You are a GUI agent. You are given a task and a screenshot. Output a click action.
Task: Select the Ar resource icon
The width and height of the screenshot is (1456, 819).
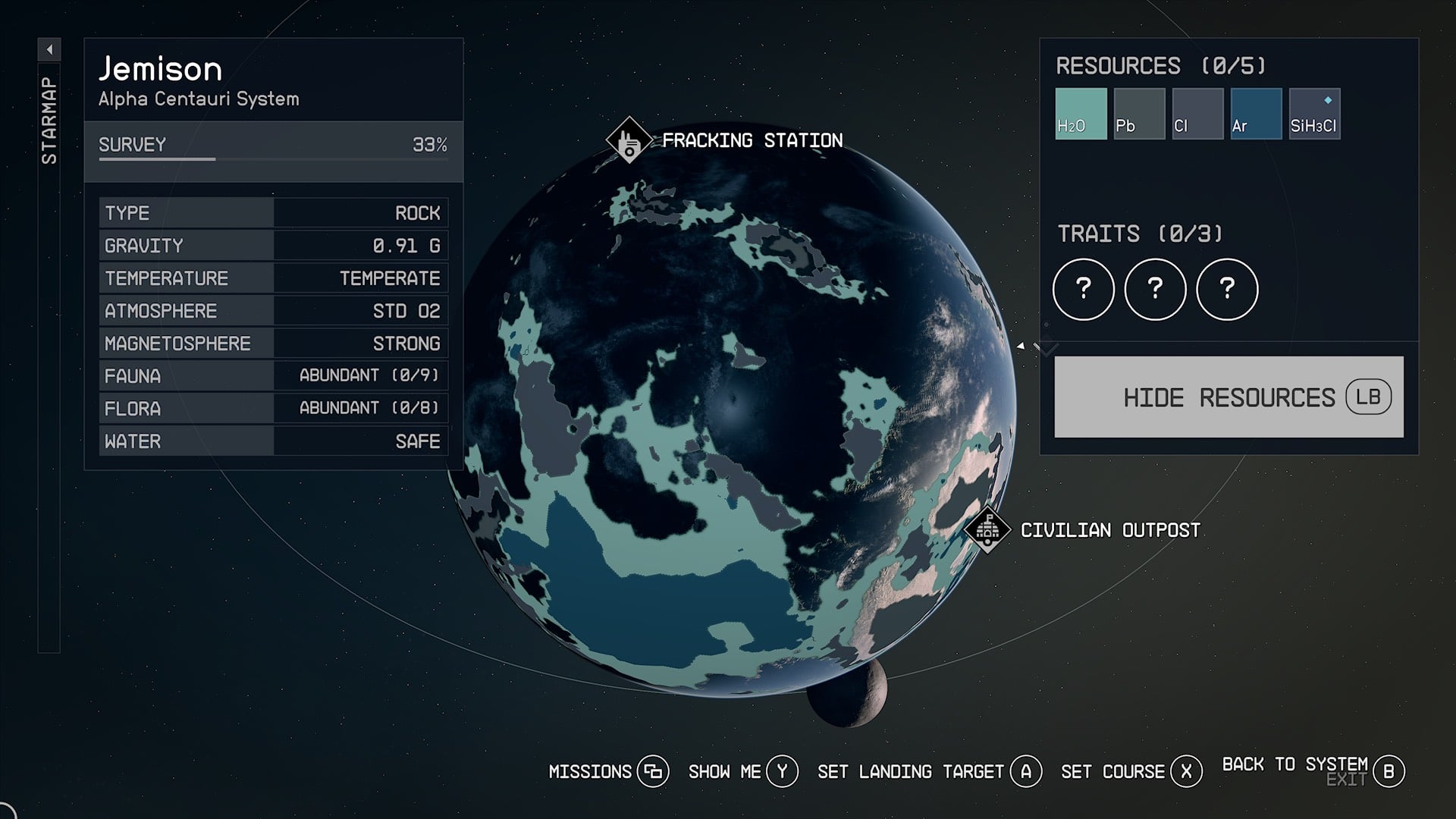coord(1256,113)
